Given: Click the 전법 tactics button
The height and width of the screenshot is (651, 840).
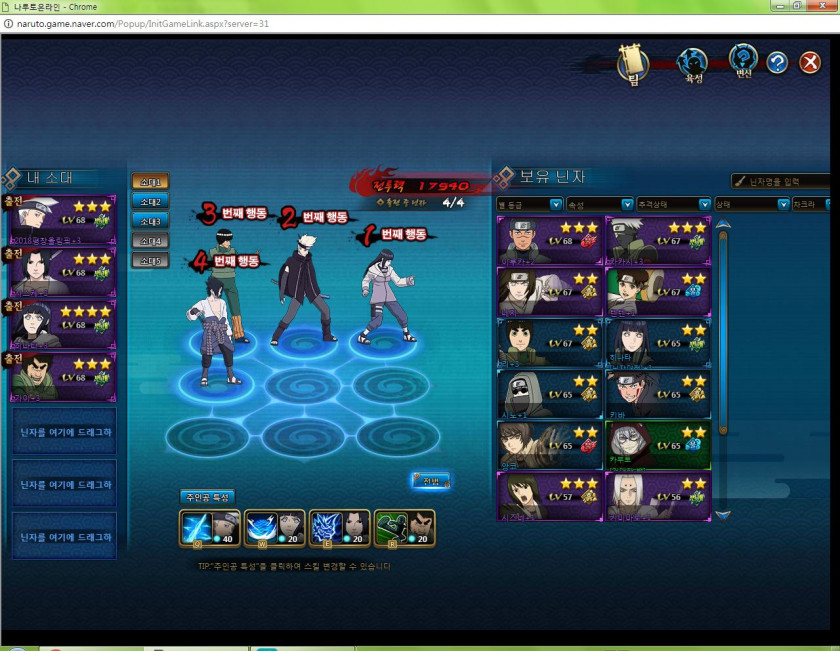Looking at the screenshot, I should coord(431,482).
